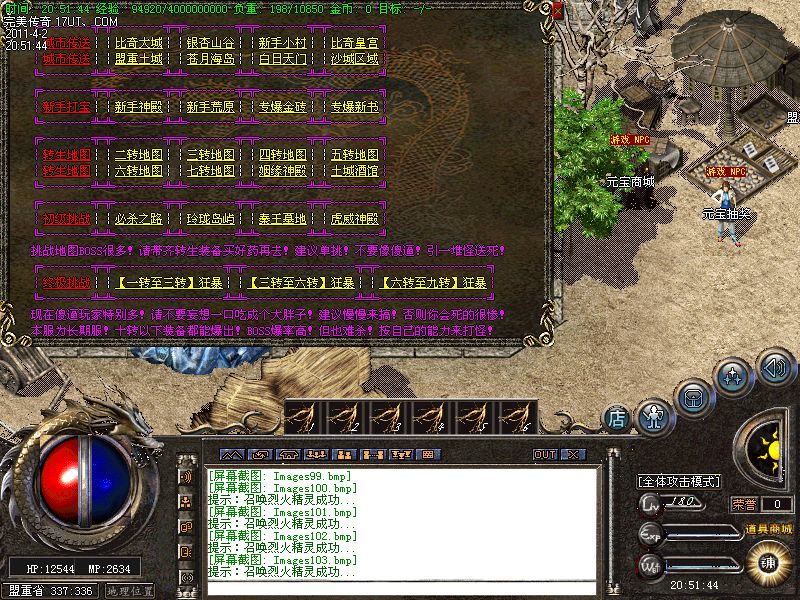Click the chat text input field
The image size is (800, 600).
pos(400,589)
